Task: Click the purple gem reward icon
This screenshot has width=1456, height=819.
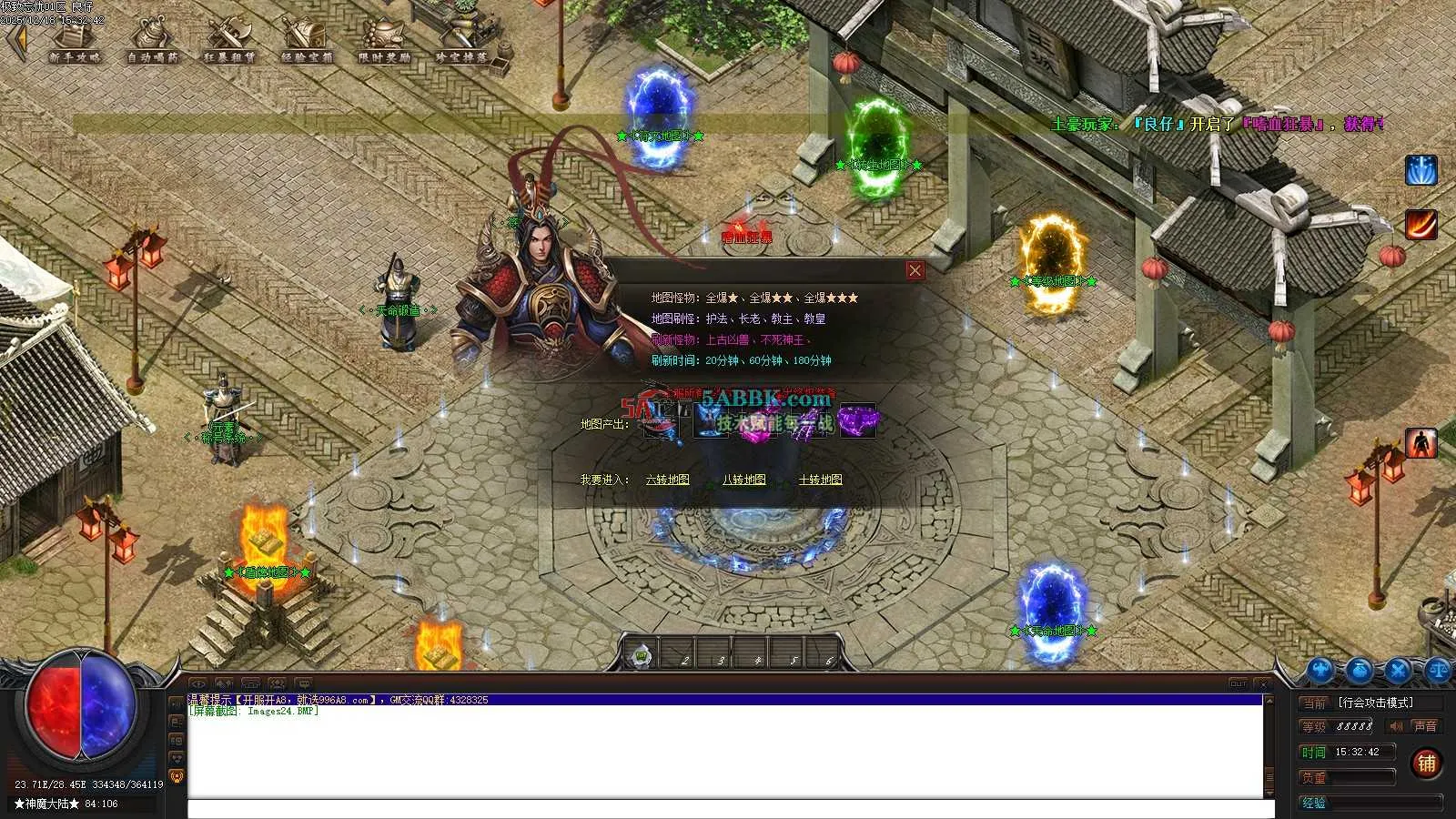Action: coord(856,421)
